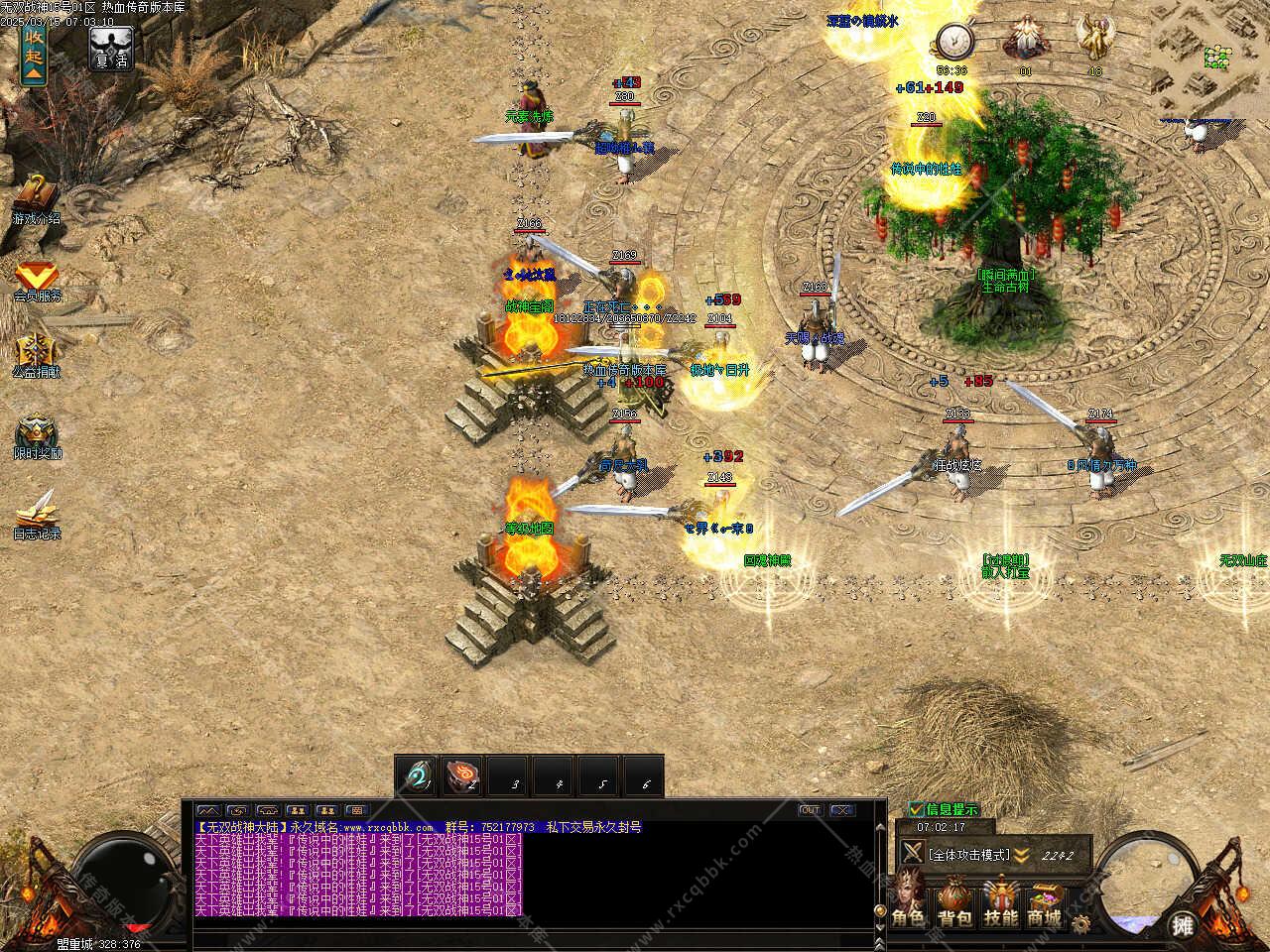Open the 技能 skills panel
Image resolution: width=1270 pixels, height=952 pixels.
(1000, 902)
